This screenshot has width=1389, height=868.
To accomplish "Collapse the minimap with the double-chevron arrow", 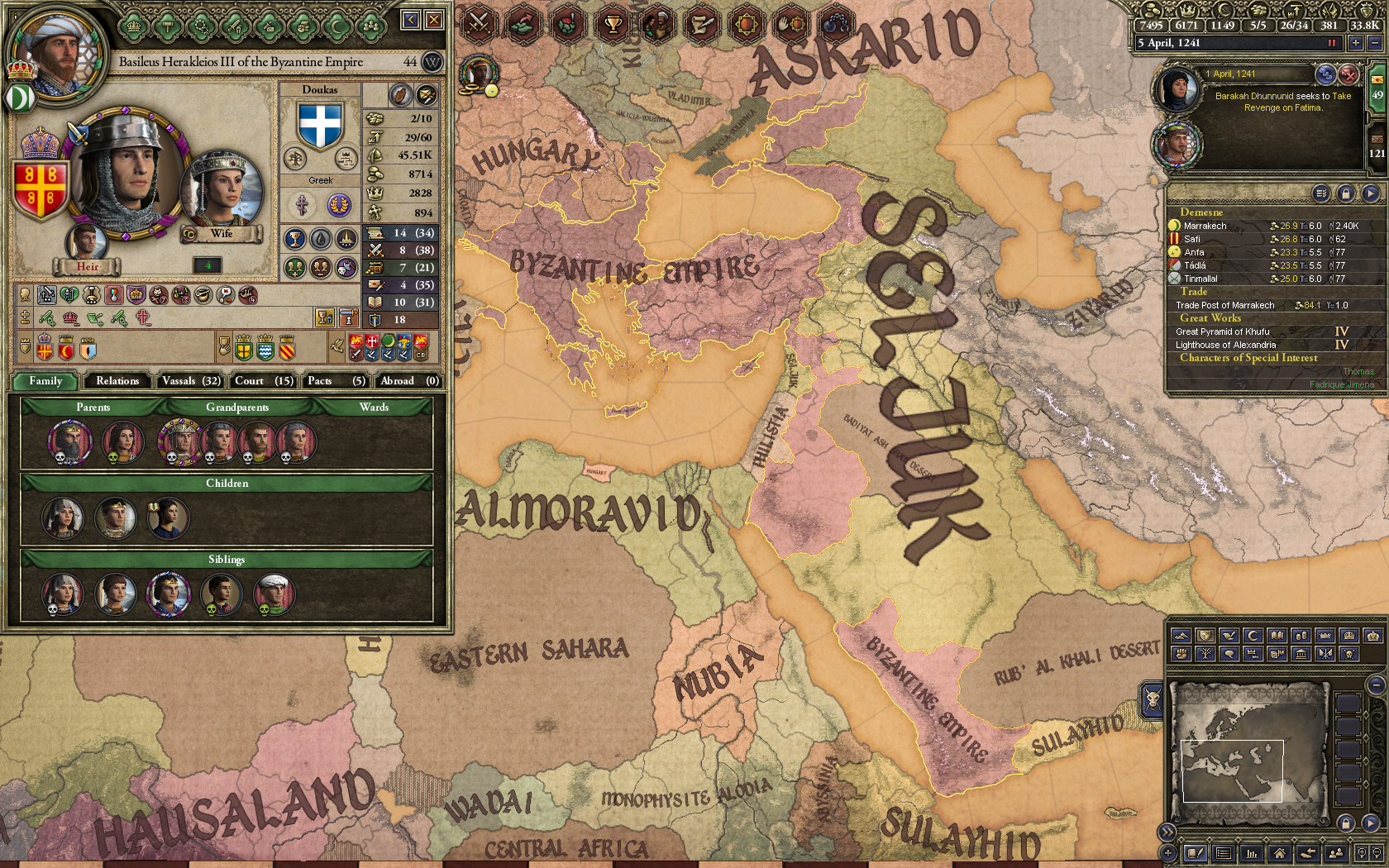I will point(1167,831).
